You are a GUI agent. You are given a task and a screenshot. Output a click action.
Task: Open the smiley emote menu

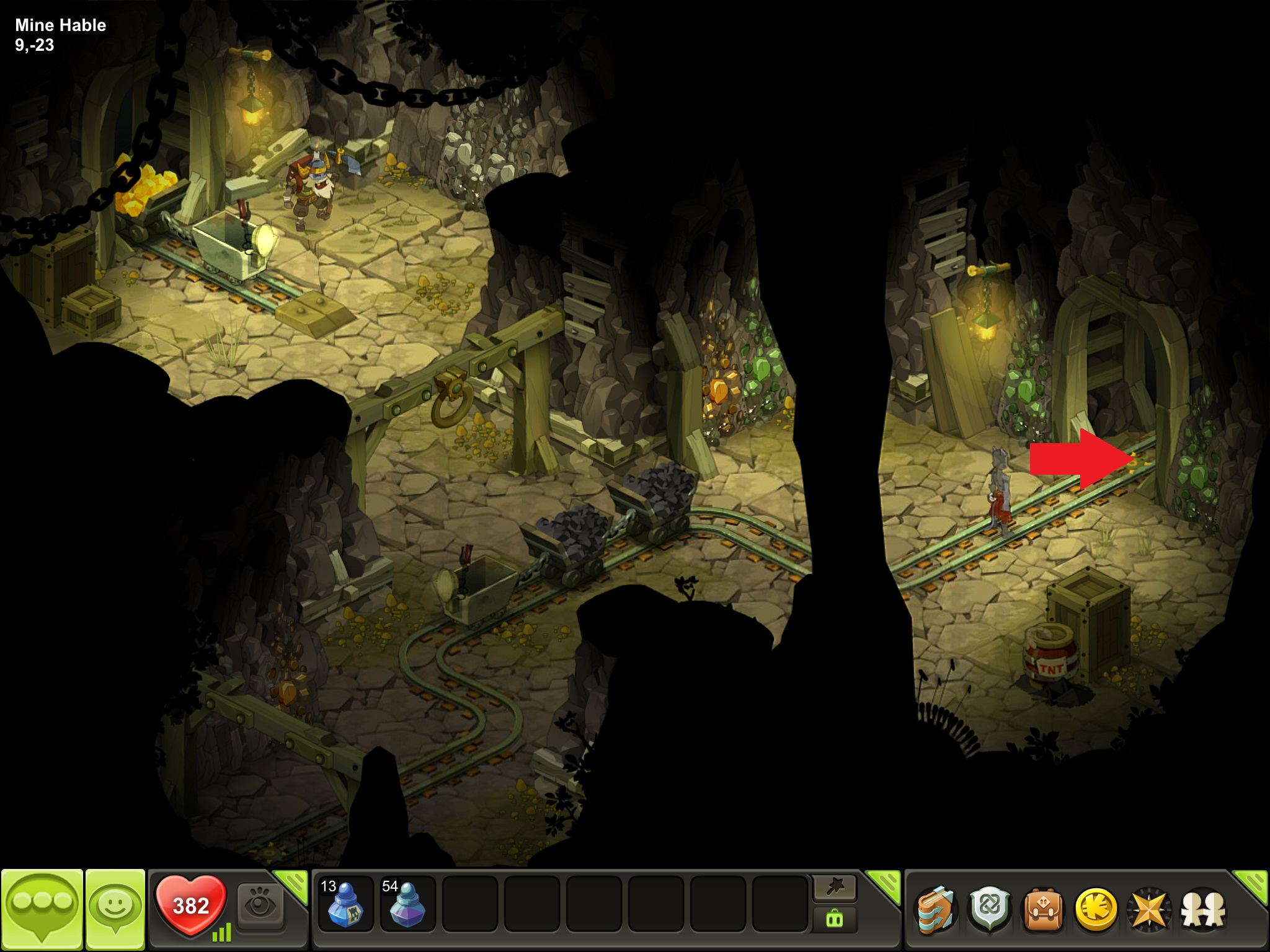pos(115,909)
